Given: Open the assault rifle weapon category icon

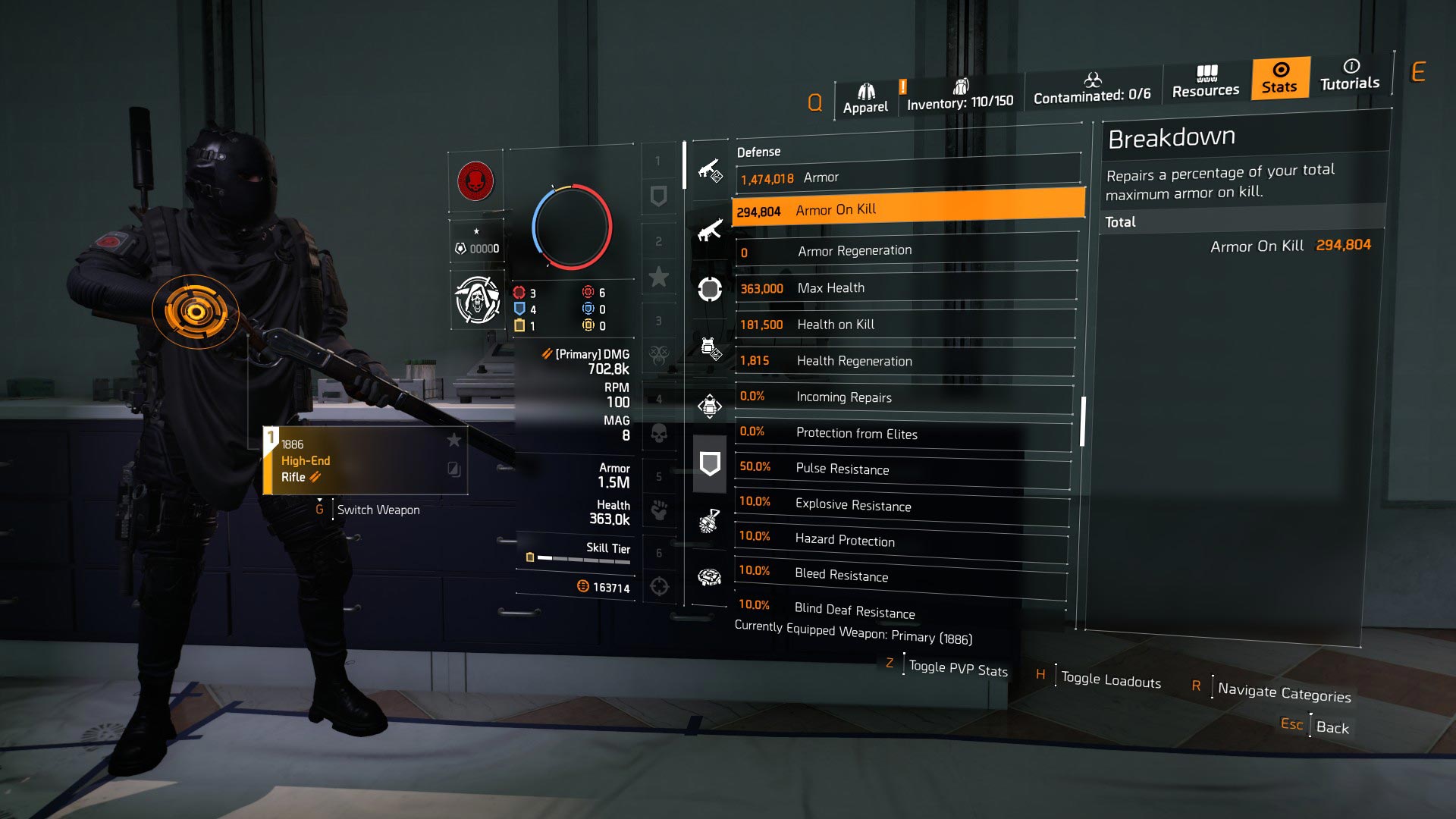Looking at the screenshot, I should click(710, 231).
